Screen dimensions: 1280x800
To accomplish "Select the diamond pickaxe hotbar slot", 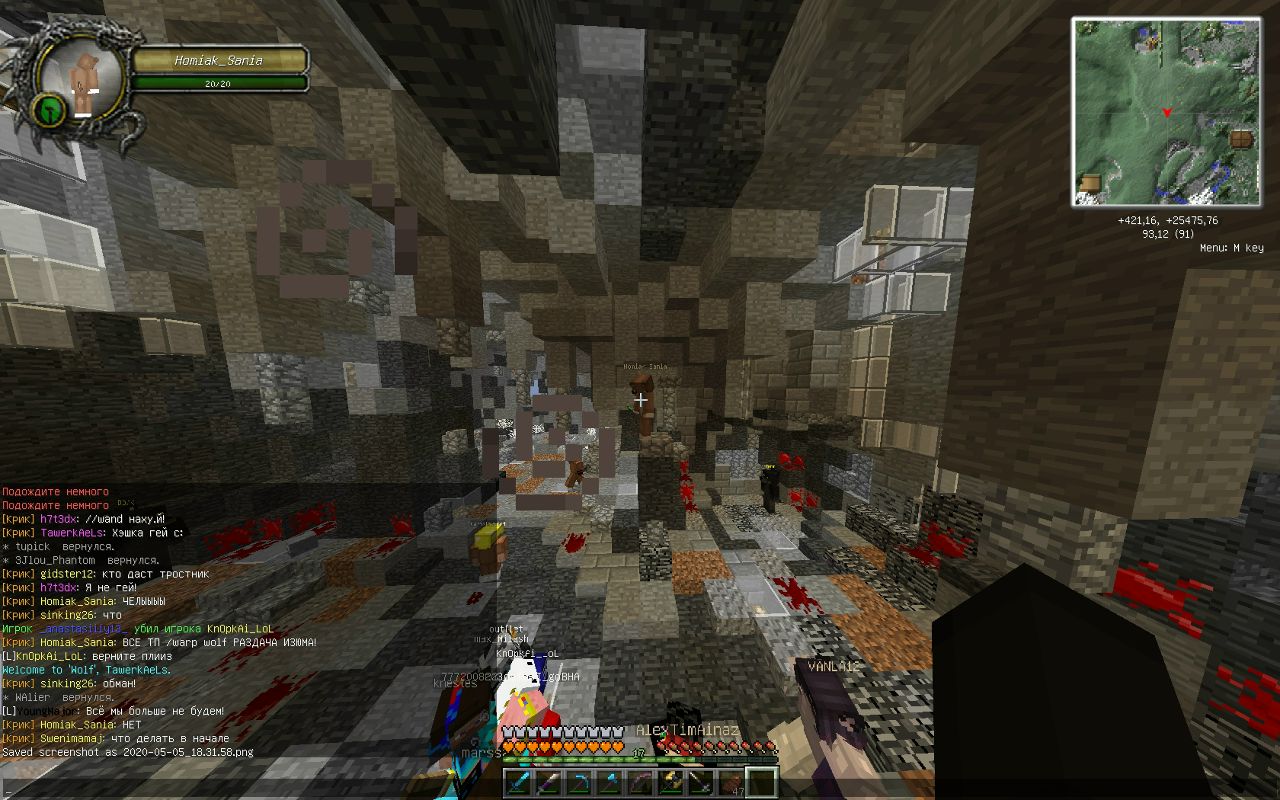I will [x=579, y=782].
